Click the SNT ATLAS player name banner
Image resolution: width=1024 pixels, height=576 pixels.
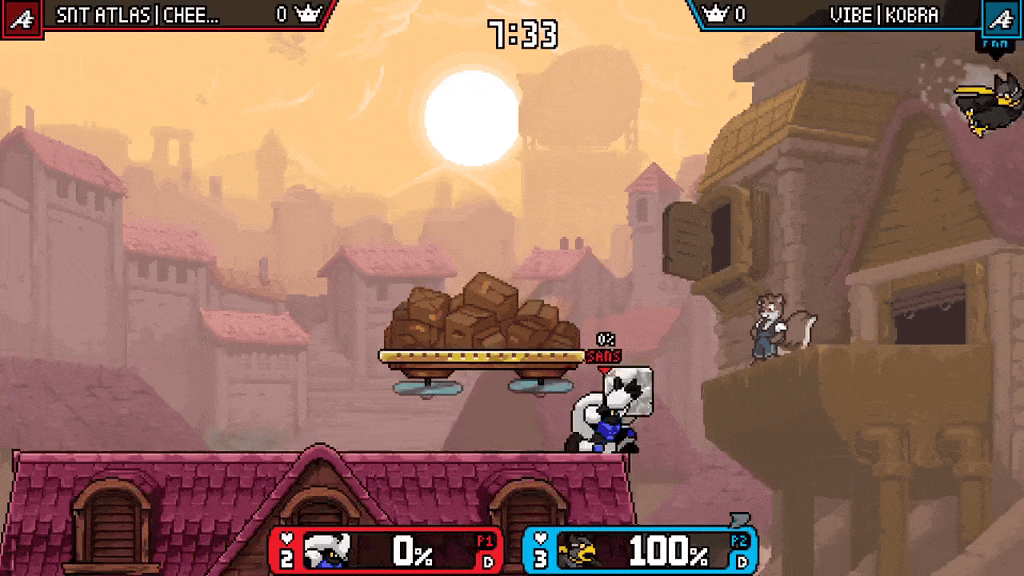pyautogui.click(x=138, y=15)
